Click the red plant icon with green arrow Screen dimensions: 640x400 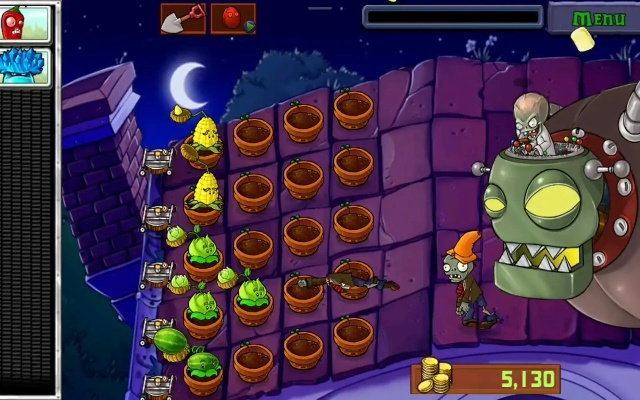233,18
